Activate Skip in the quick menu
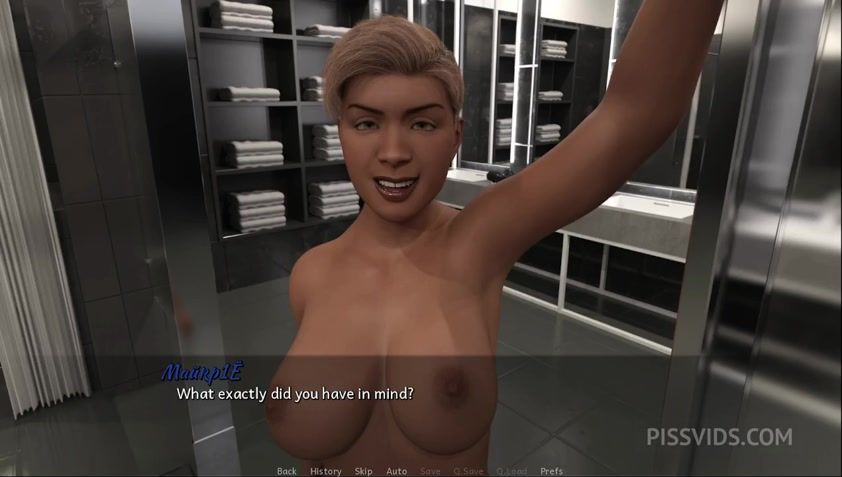842x477 pixels. (363, 471)
